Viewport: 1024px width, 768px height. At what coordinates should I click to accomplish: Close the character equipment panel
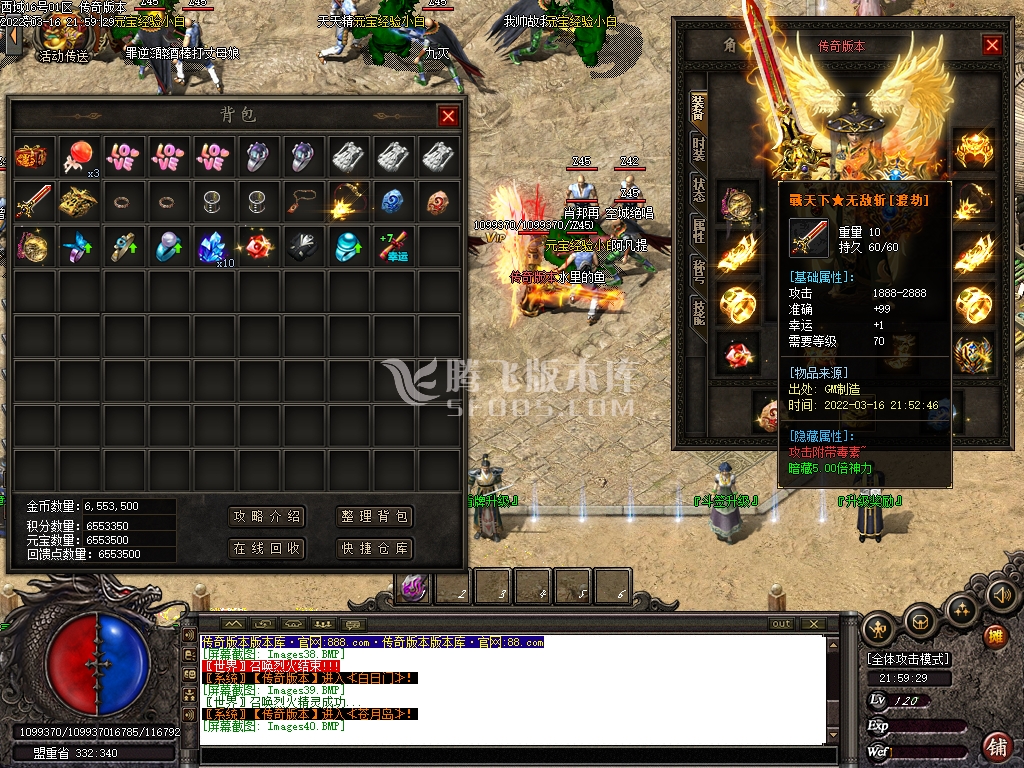coord(992,45)
